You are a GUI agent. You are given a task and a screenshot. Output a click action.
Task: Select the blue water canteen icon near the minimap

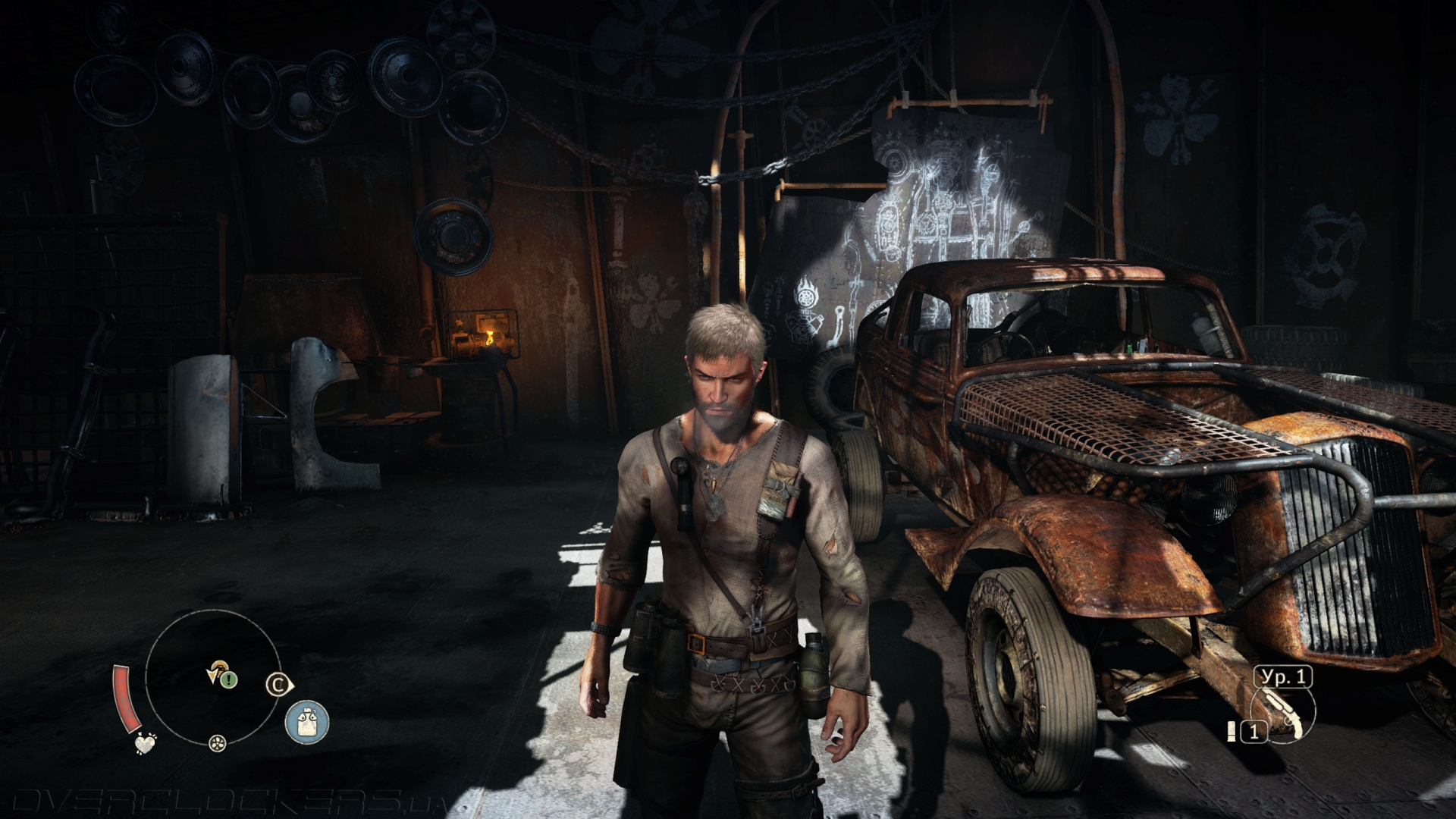click(x=308, y=719)
